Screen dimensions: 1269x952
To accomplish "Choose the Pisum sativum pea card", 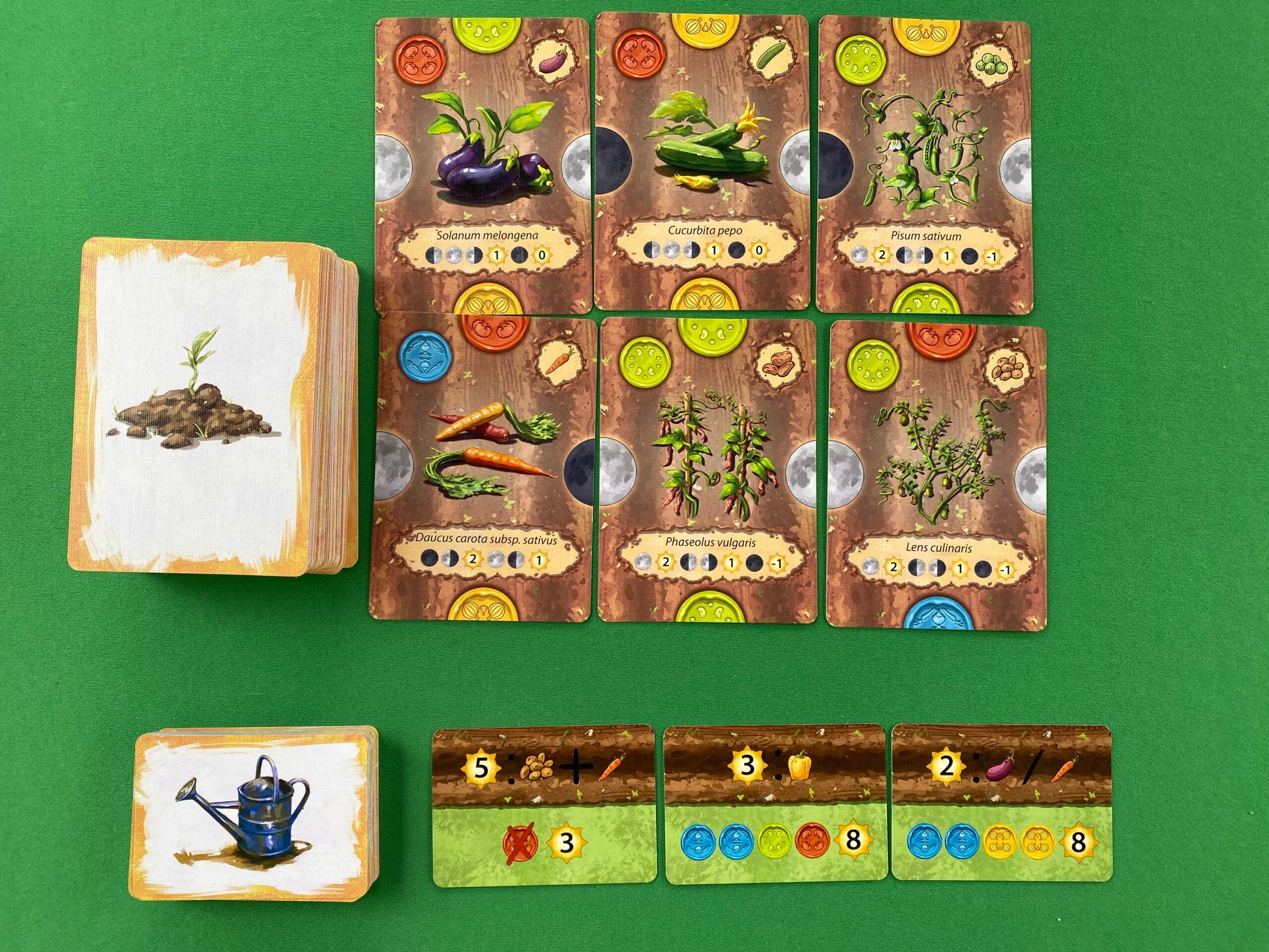I will (x=923, y=163).
